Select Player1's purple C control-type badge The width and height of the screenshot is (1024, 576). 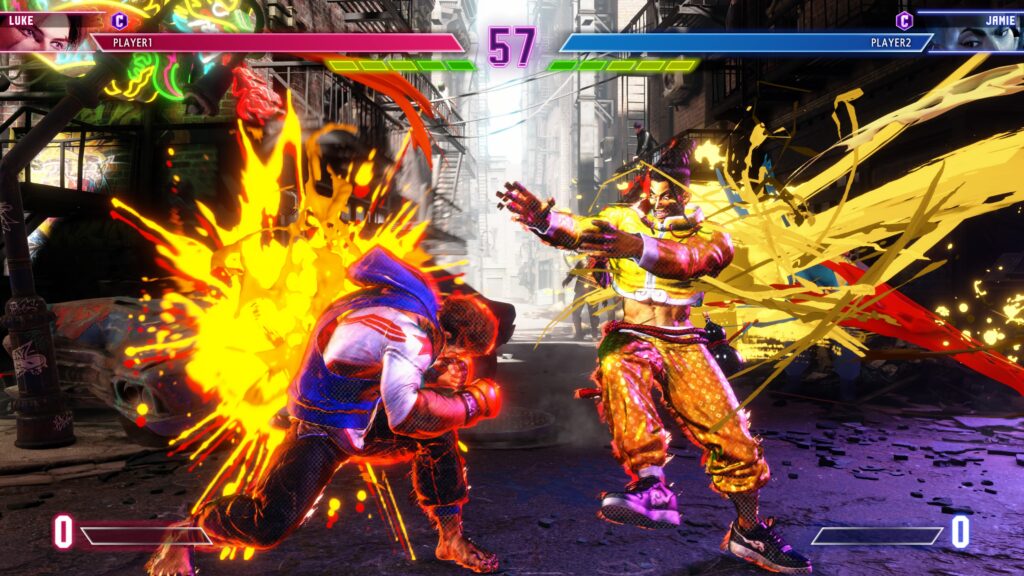(120, 20)
